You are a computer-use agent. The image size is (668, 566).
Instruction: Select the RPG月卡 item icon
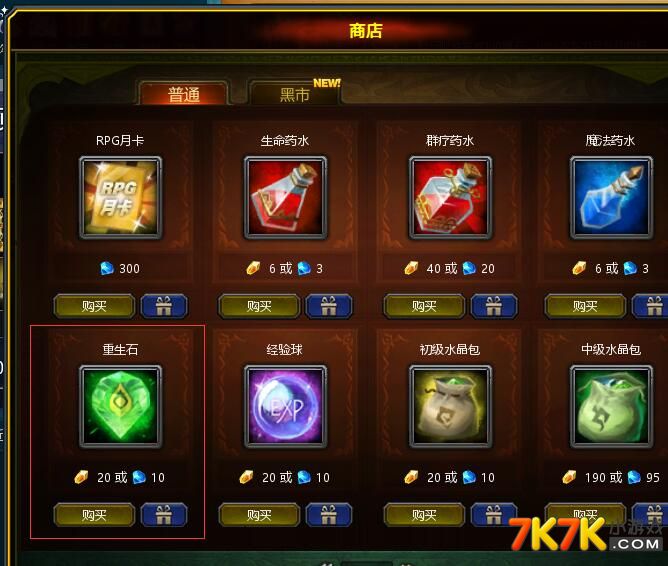point(120,199)
